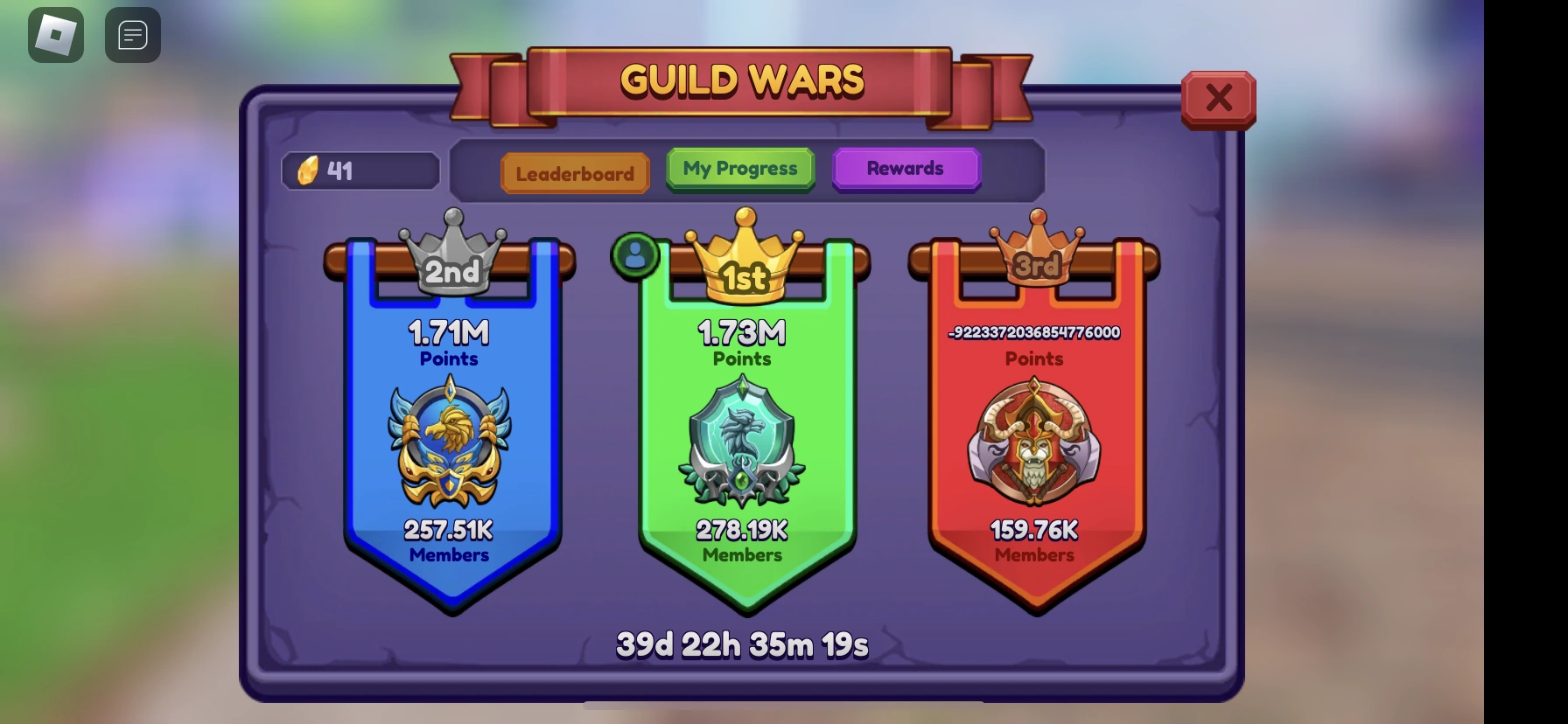The image size is (1568, 724).
Task: Click the Roblox logo icon
Action: point(55,34)
